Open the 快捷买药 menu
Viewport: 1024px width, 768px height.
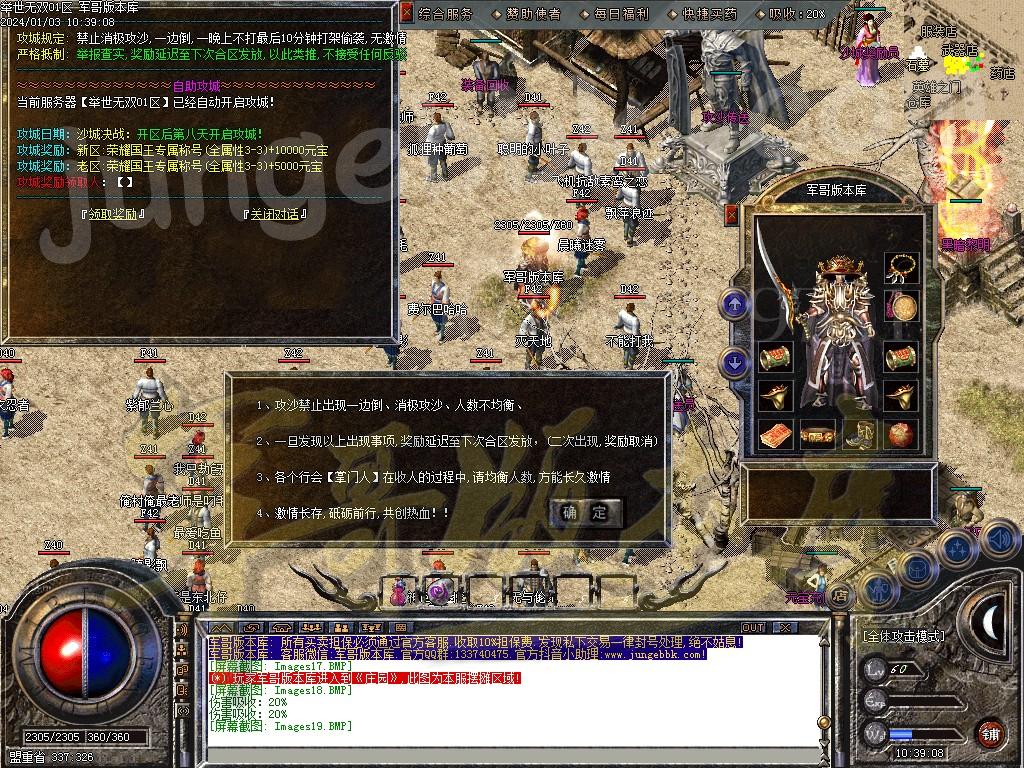coord(709,14)
